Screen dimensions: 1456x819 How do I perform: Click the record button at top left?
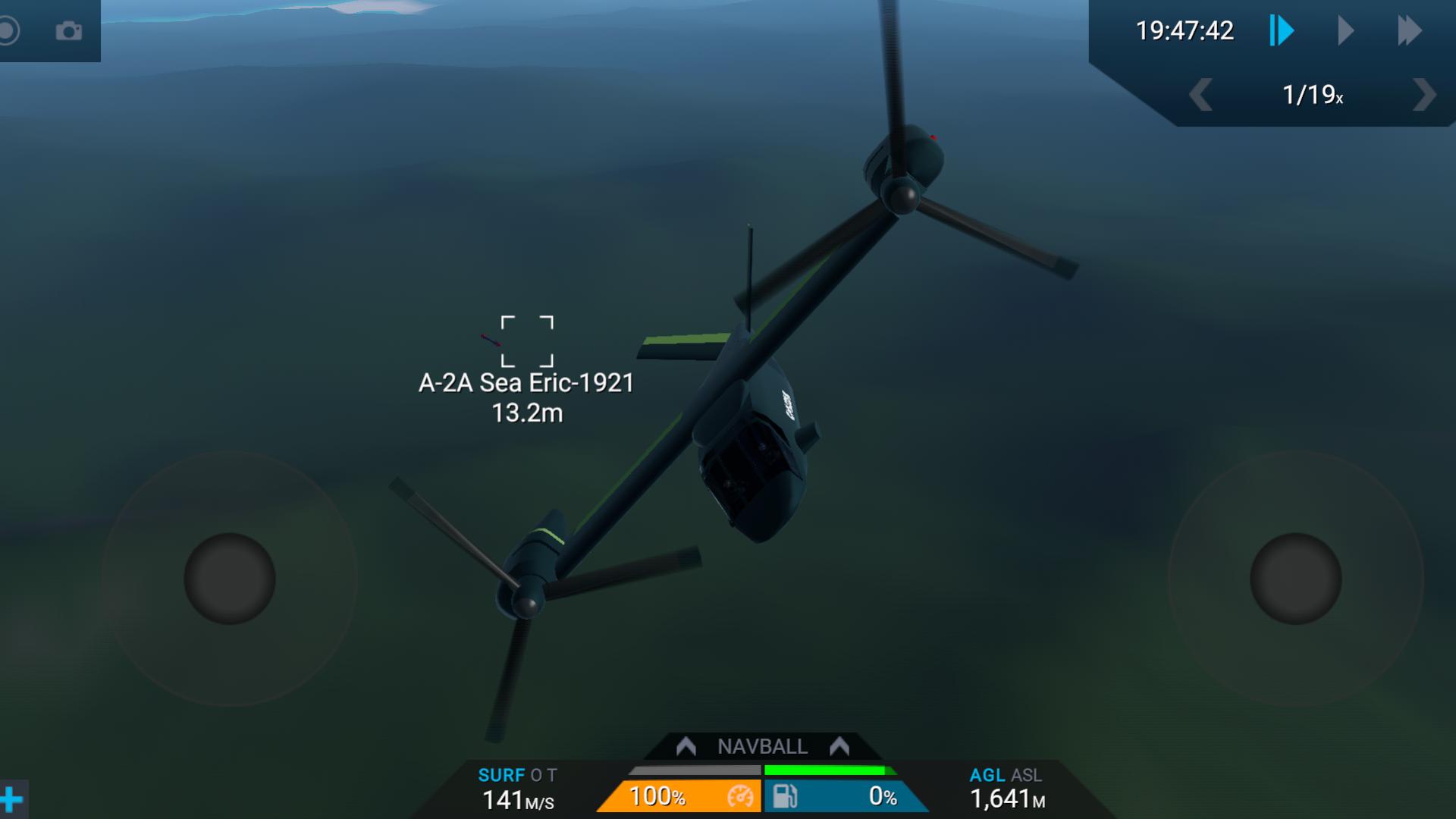click(8, 31)
